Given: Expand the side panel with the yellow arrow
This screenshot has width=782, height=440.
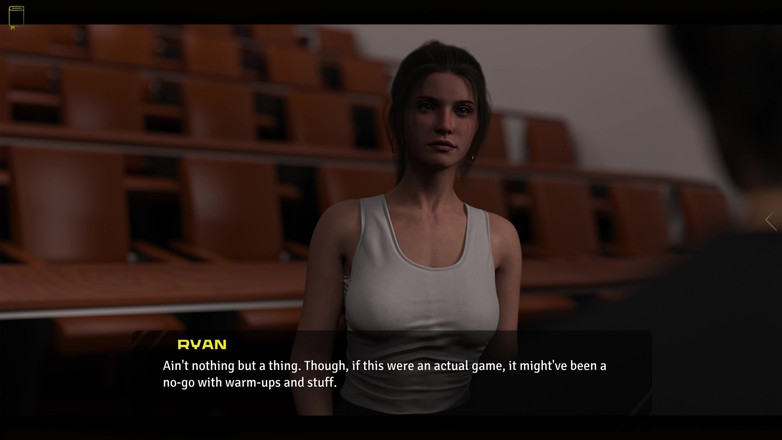Looking at the screenshot, I should (770, 221).
